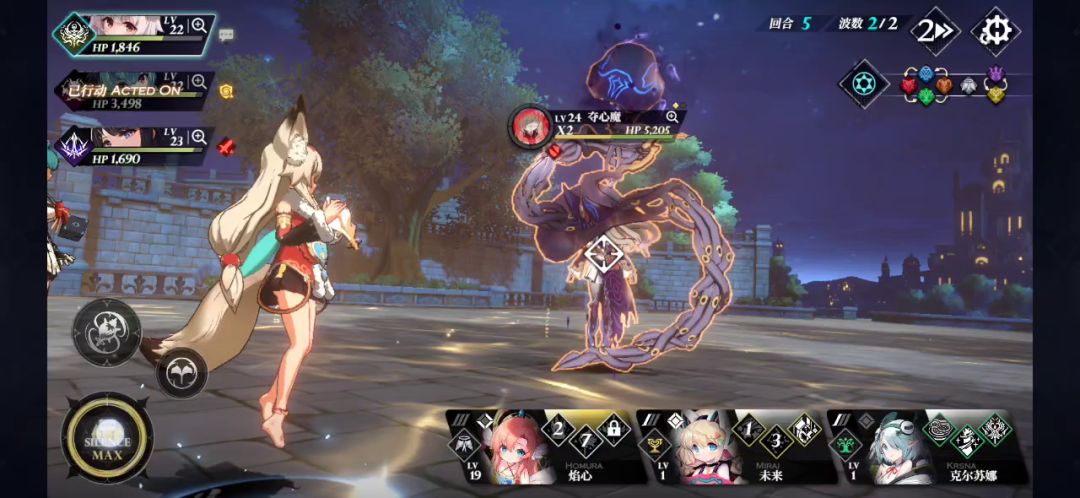Inspect the Acted On party member
1080x498 pixels.
point(199,82)
